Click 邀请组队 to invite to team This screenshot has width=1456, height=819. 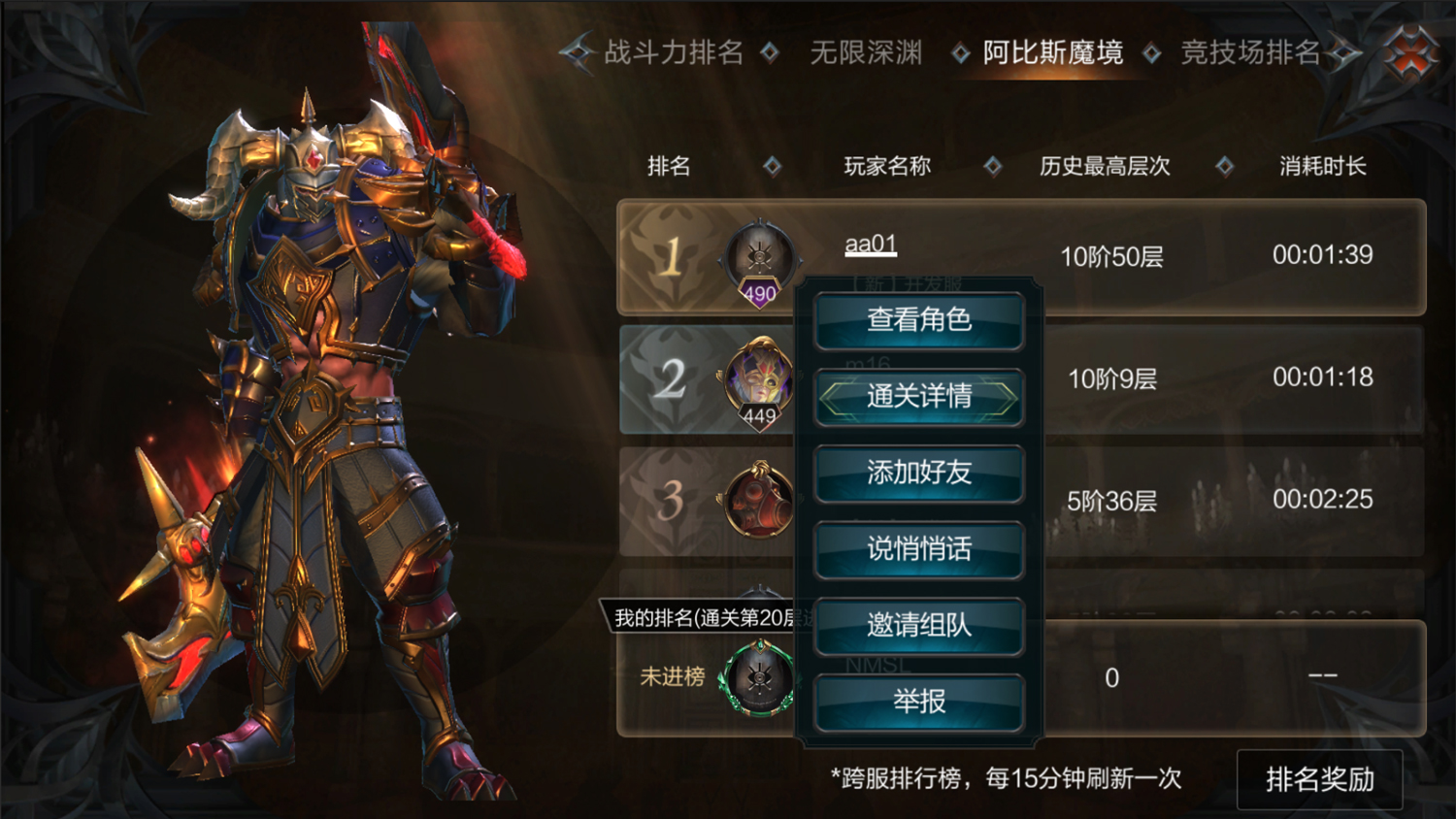(x=918, y=626)
